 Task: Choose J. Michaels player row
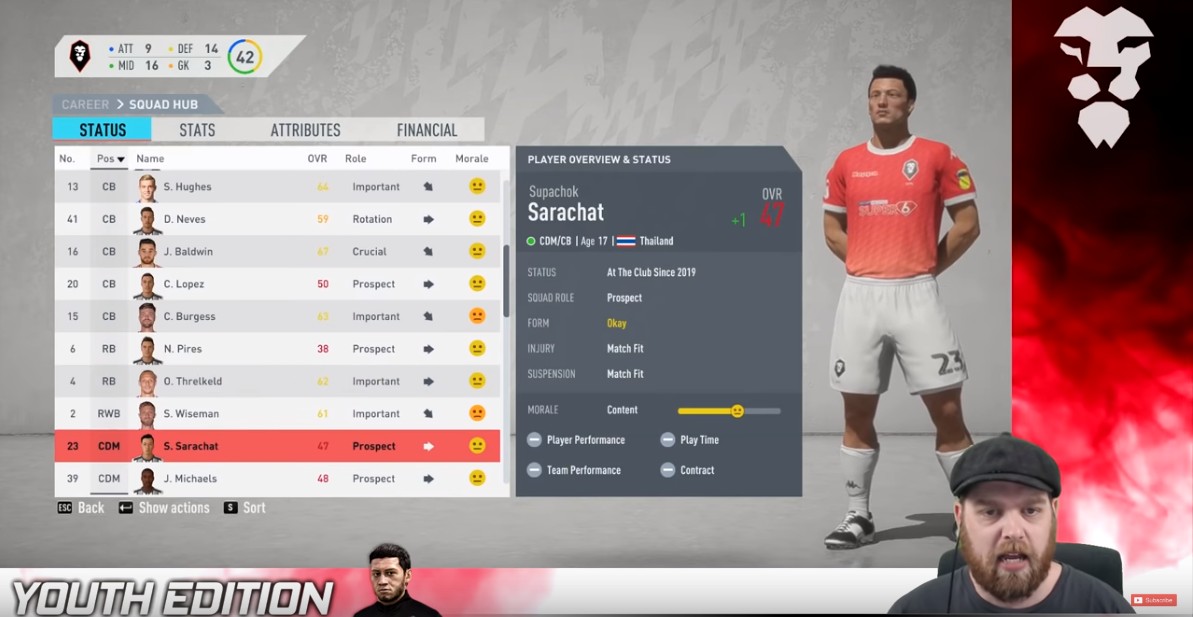(x=190, y=479)
